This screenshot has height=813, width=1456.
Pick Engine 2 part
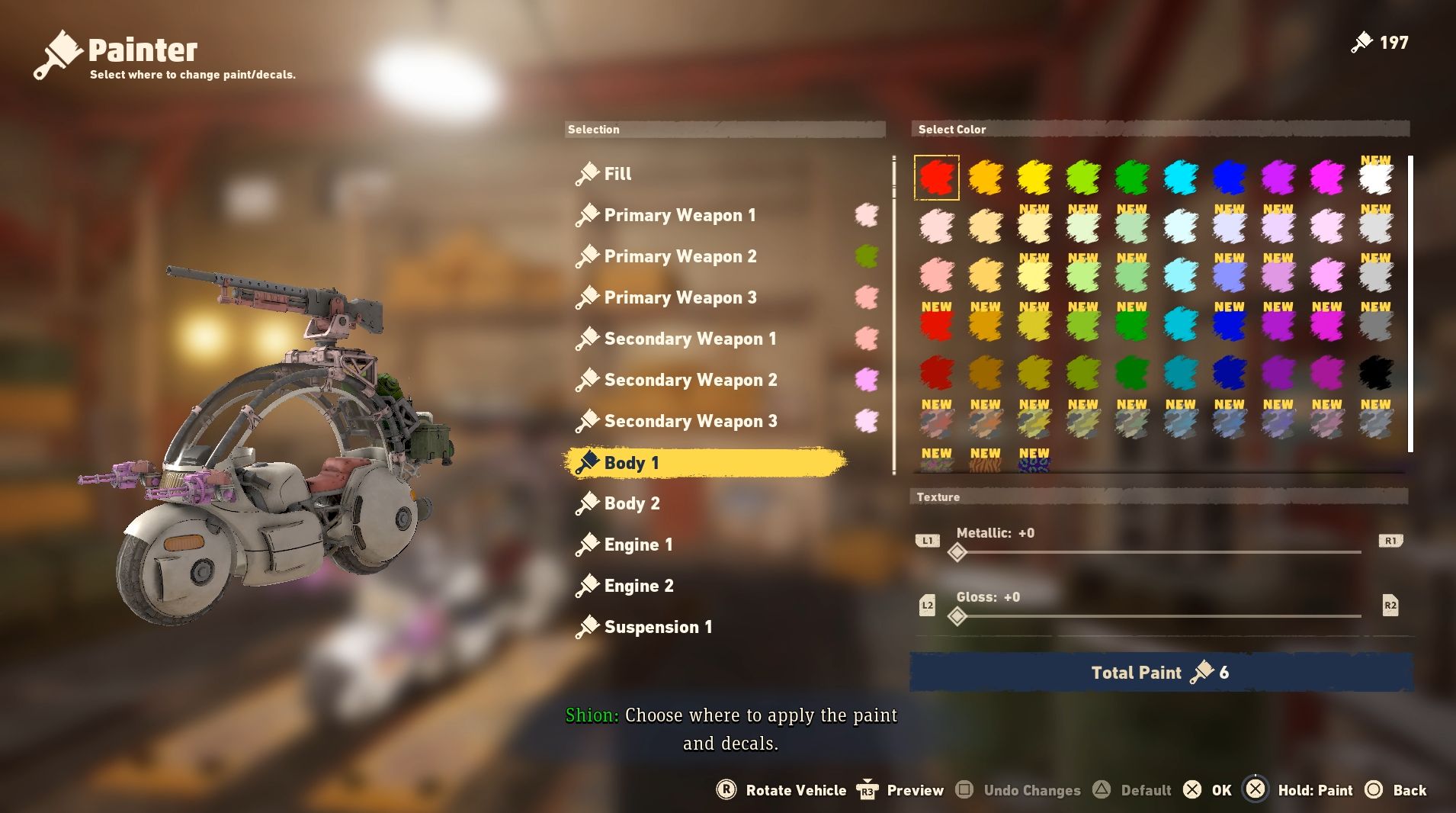(639, 586)
